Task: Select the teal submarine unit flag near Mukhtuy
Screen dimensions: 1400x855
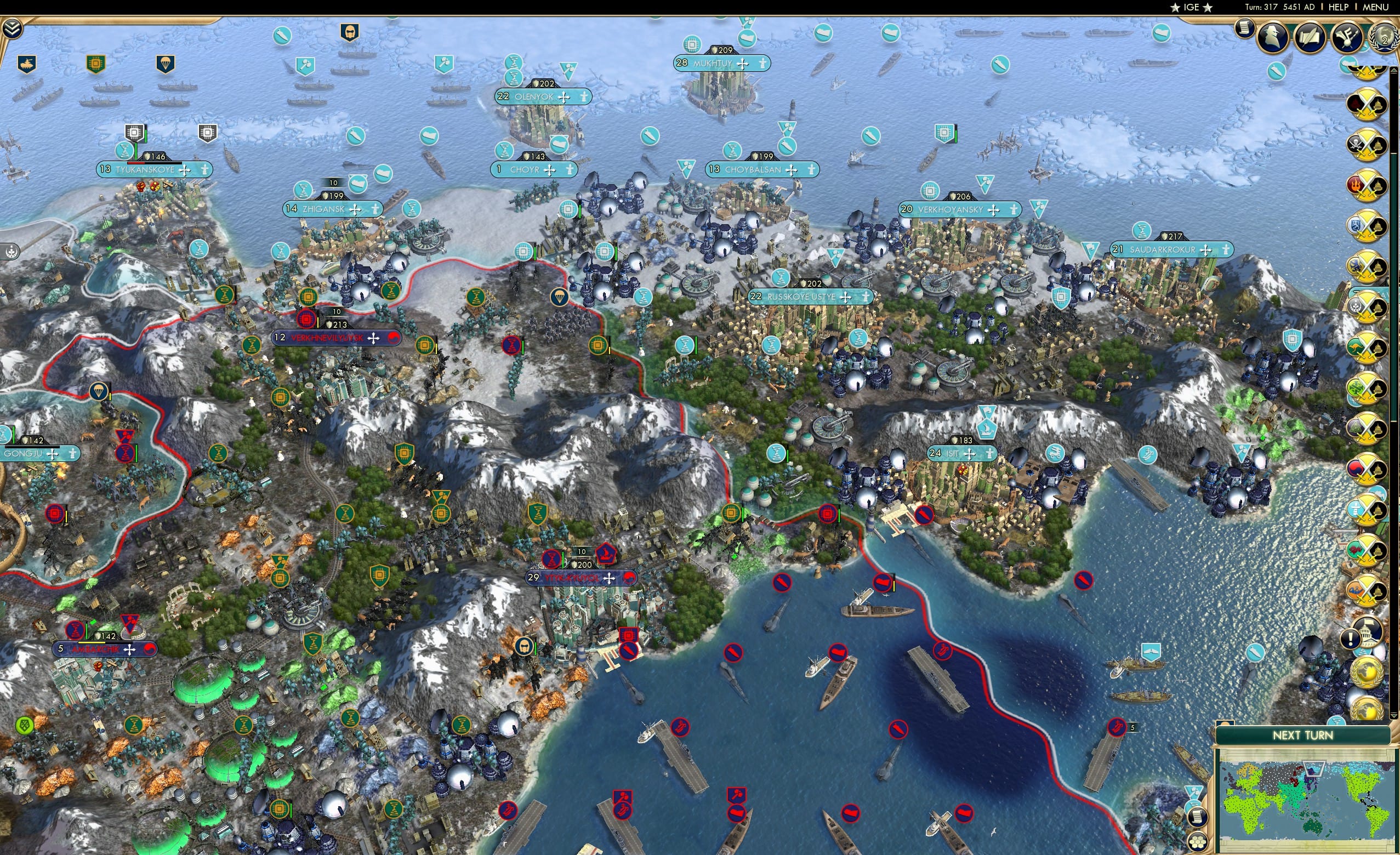Action: click(x=746, y=37)
